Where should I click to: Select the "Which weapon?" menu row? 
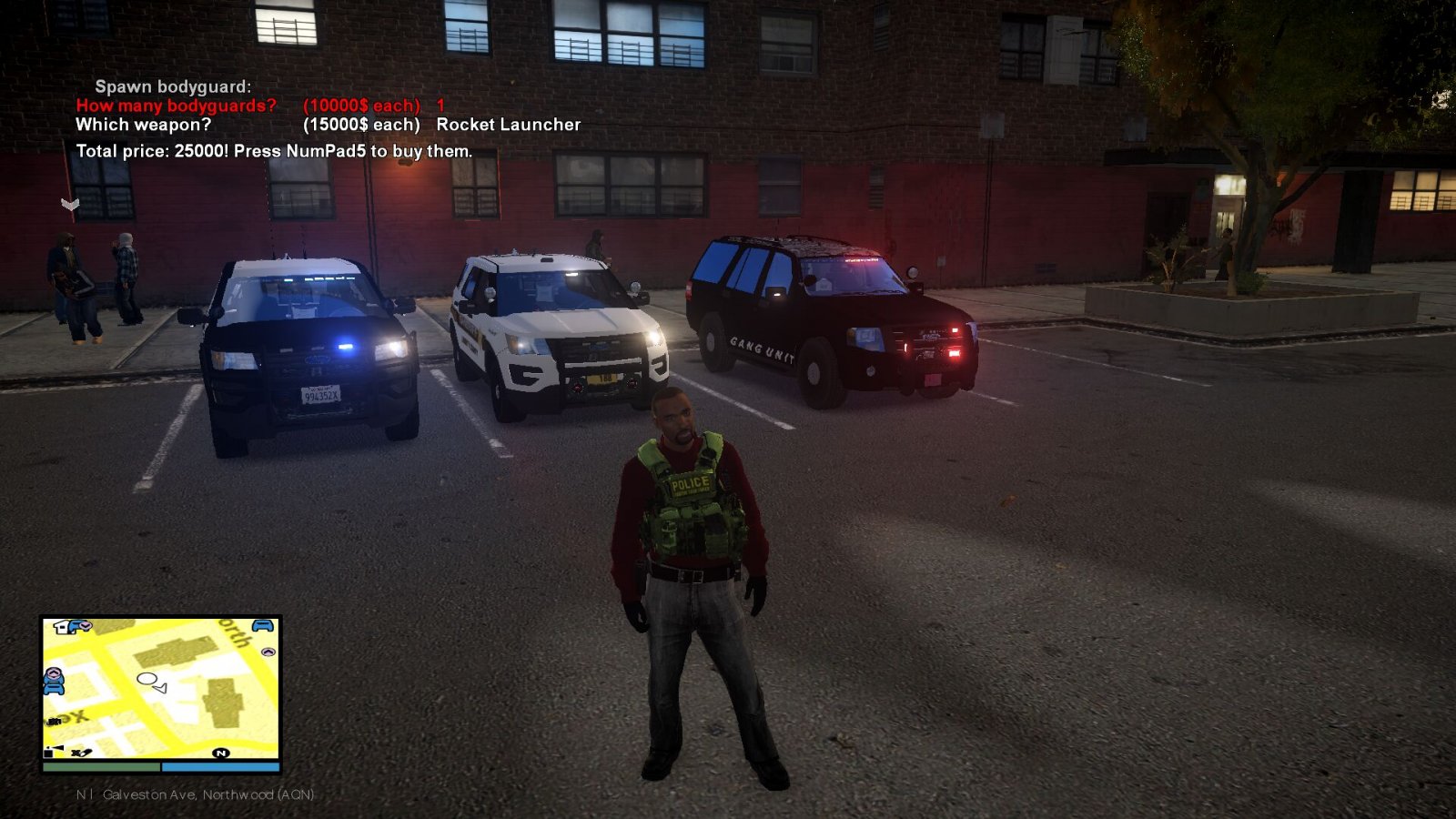pyautogui.click(x=143, y=125)
